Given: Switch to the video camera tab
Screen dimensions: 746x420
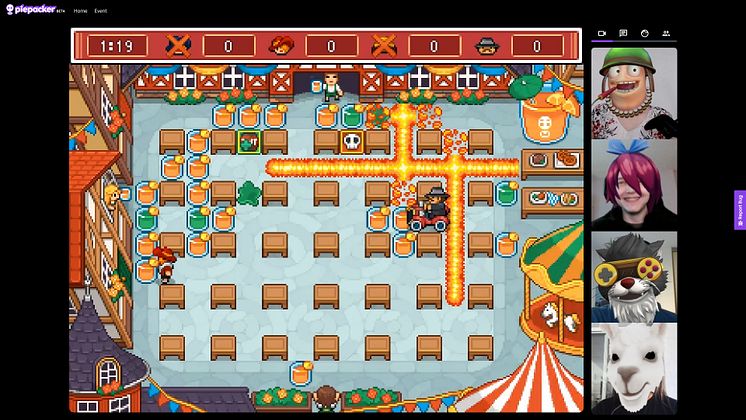Looking at the screenshot, I should coord(602,33).
